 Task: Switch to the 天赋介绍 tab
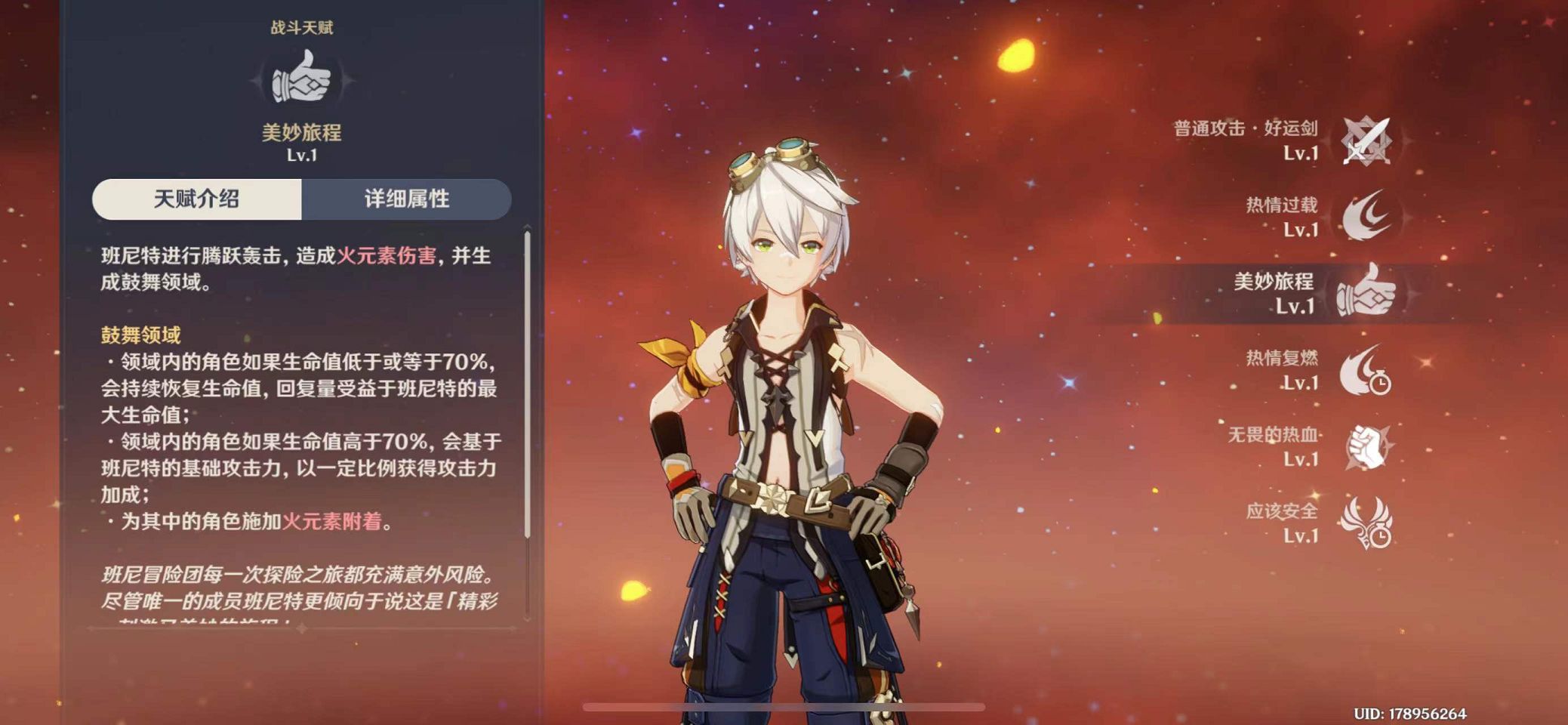pos(197,199)
